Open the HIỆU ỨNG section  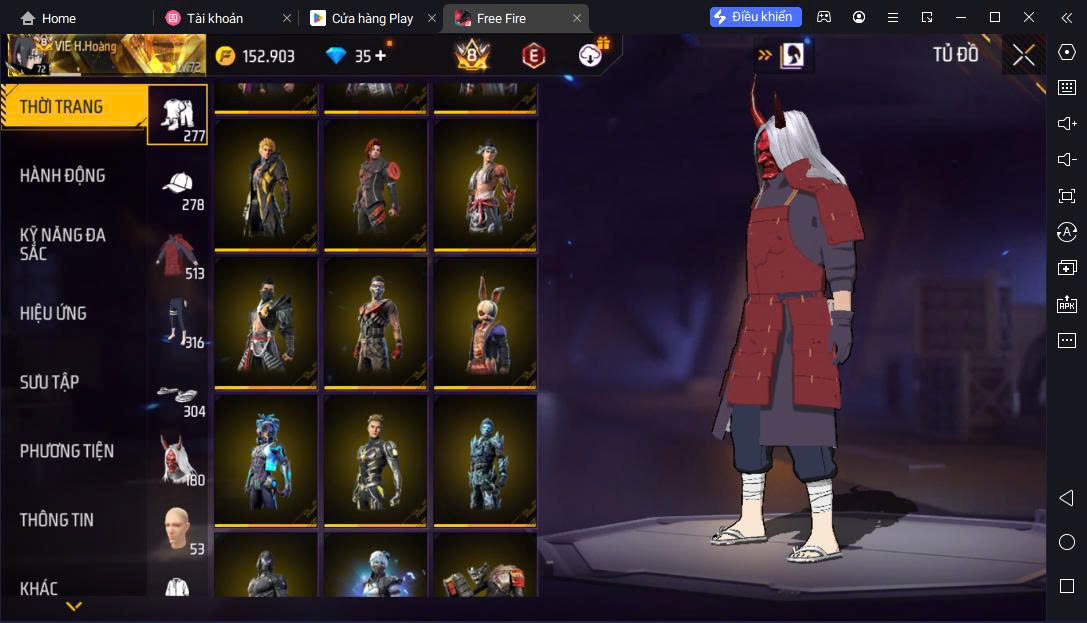[53, 313]
